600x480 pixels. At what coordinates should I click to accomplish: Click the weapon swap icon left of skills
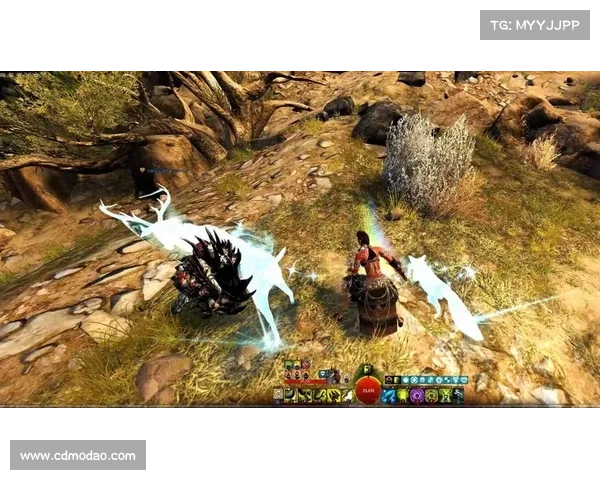pyautogui.click(x=279, y=396)
